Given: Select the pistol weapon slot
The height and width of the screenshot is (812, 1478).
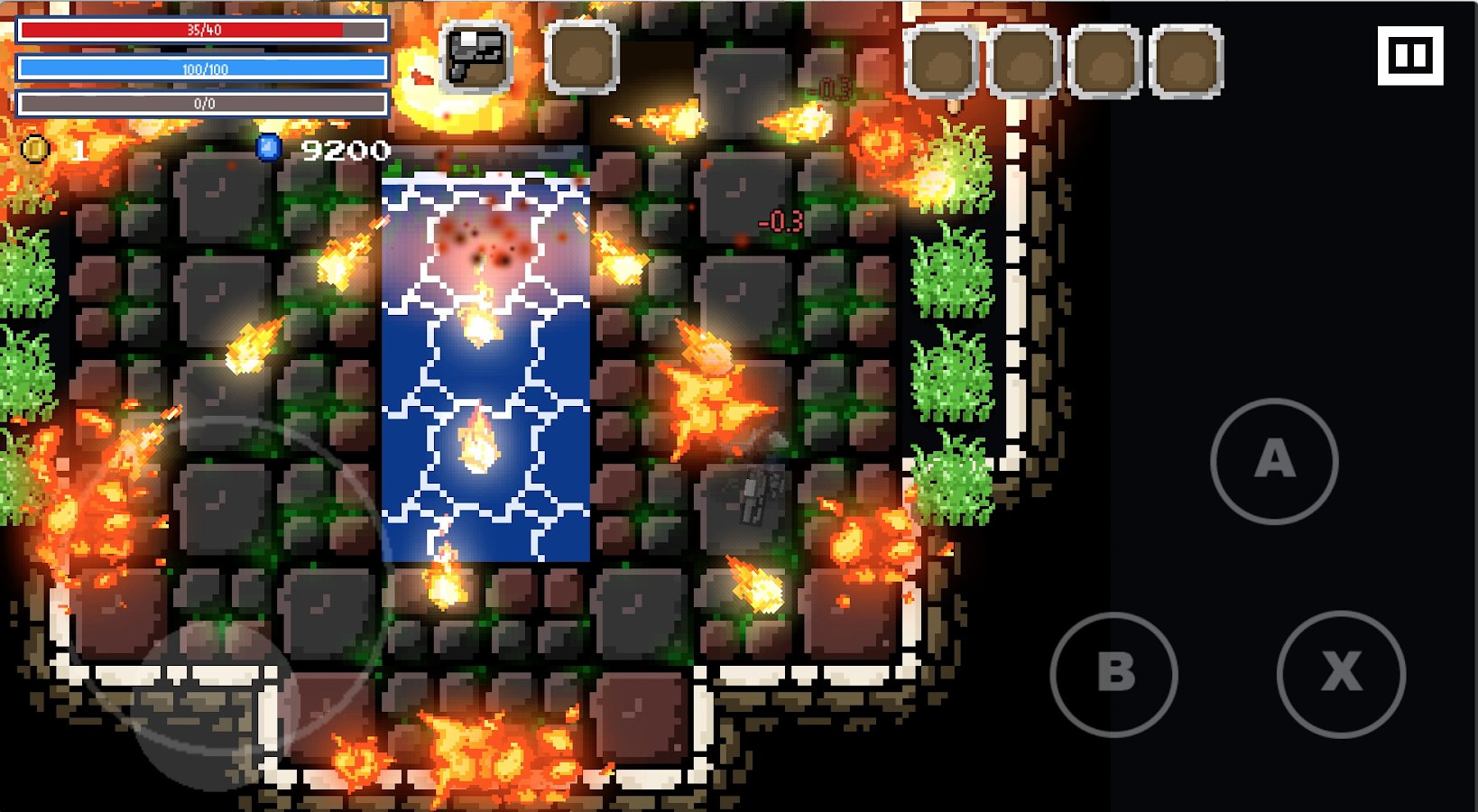Looking at the screenshot, I should click(x=476, y=59).
